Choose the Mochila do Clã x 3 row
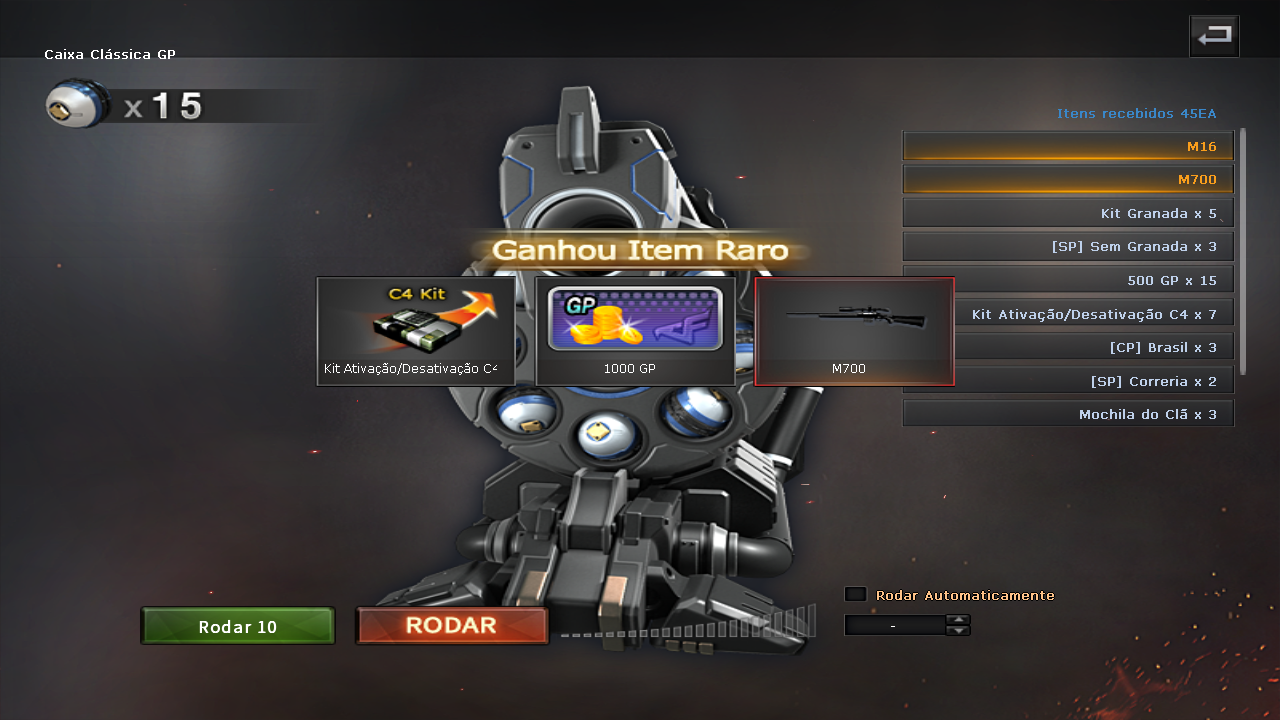Image resolution: width=1280 pixels, height=720 pixels. (x=1068, y=414)
